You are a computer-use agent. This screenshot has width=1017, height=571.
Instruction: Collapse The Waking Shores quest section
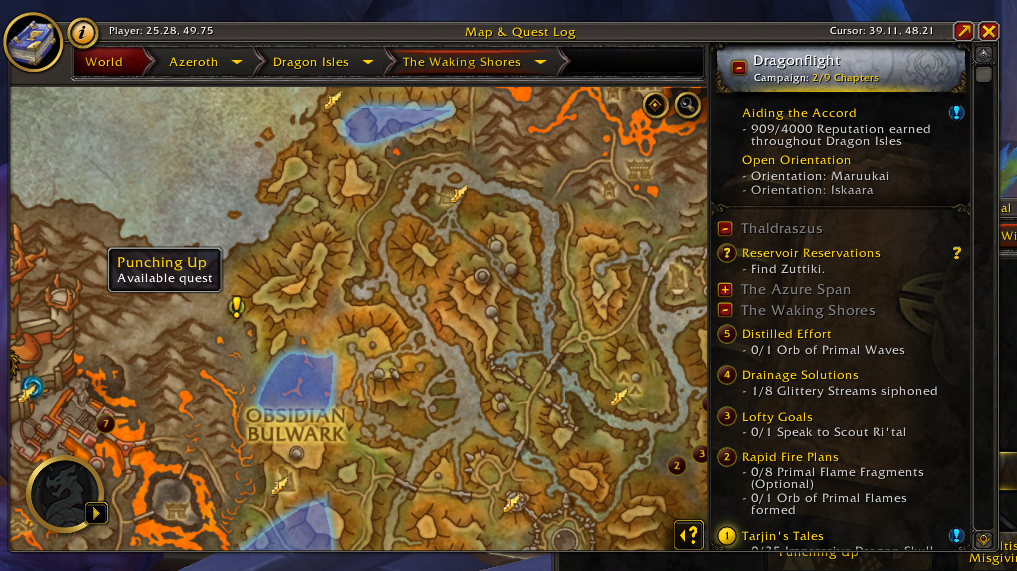pyautogui.click(x=725, y=310)
